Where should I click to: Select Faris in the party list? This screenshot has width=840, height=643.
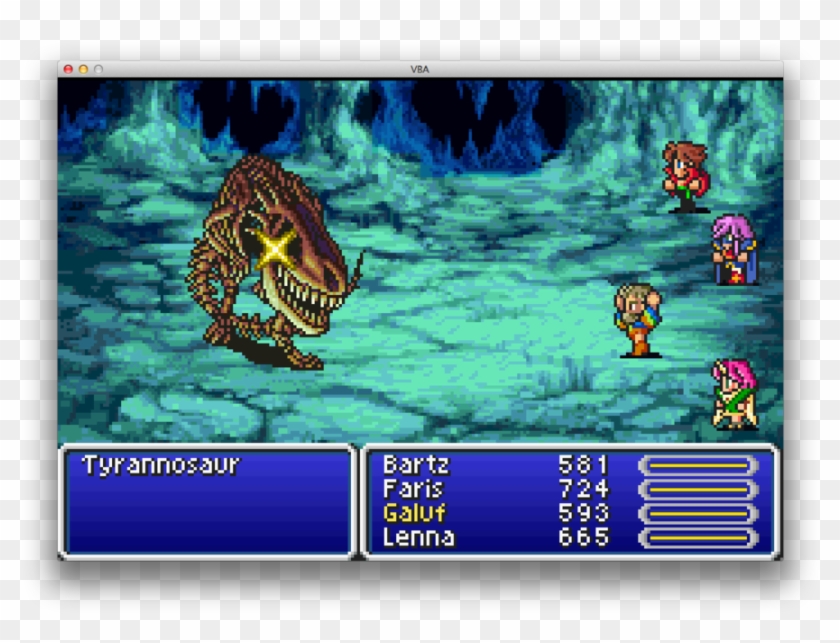pyautogui.click(x=412, y=489)
